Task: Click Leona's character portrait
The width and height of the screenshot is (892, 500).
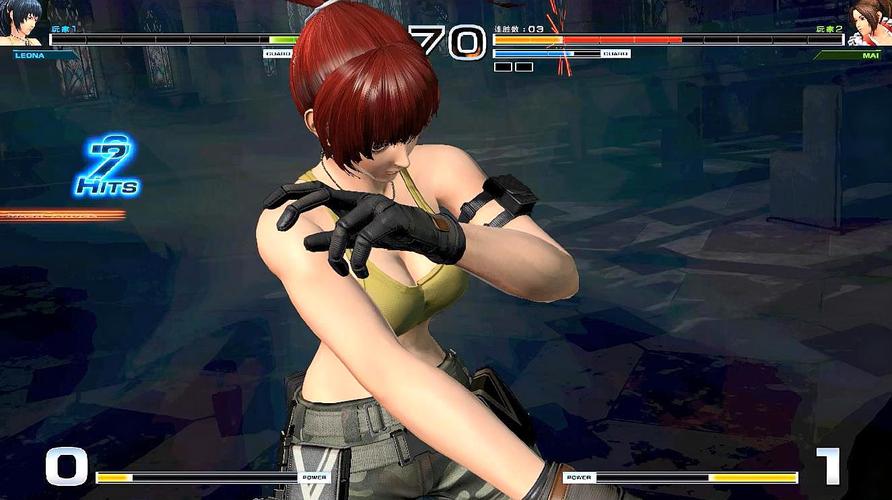Action: (x=22, y=22)
